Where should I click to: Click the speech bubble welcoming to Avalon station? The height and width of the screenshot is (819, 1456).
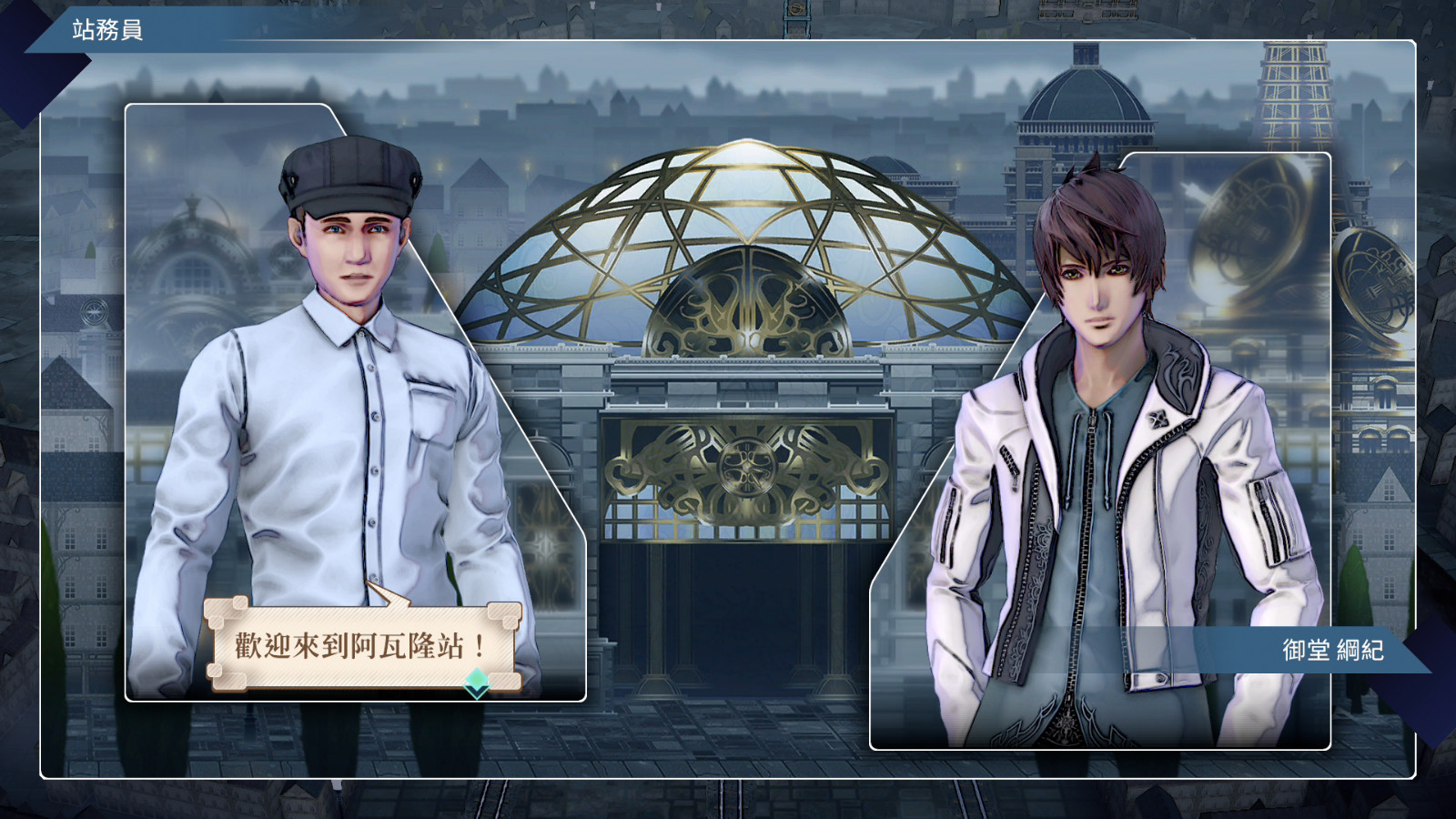point(361,645)
